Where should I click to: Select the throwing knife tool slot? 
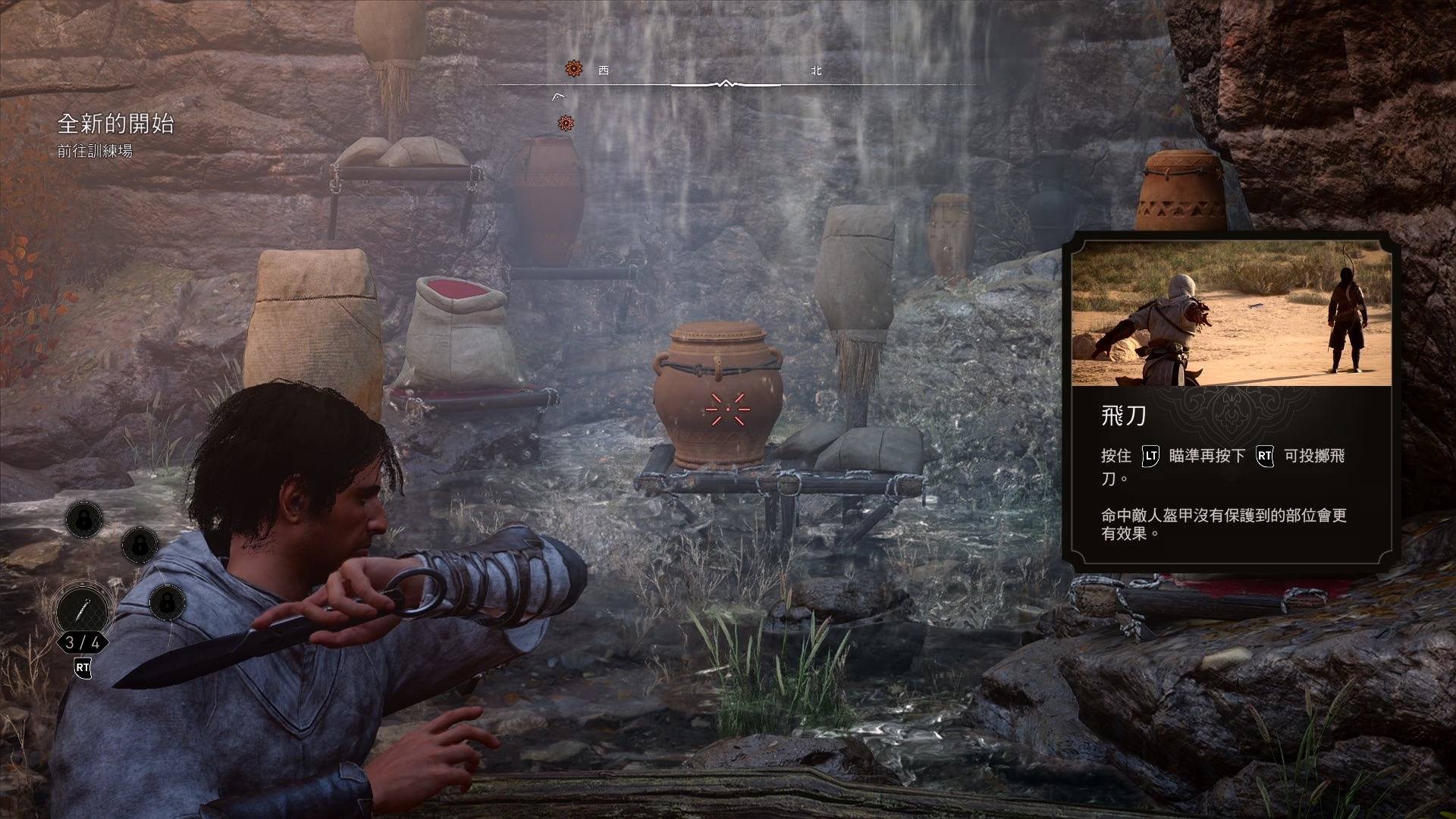tap(82, 610)
